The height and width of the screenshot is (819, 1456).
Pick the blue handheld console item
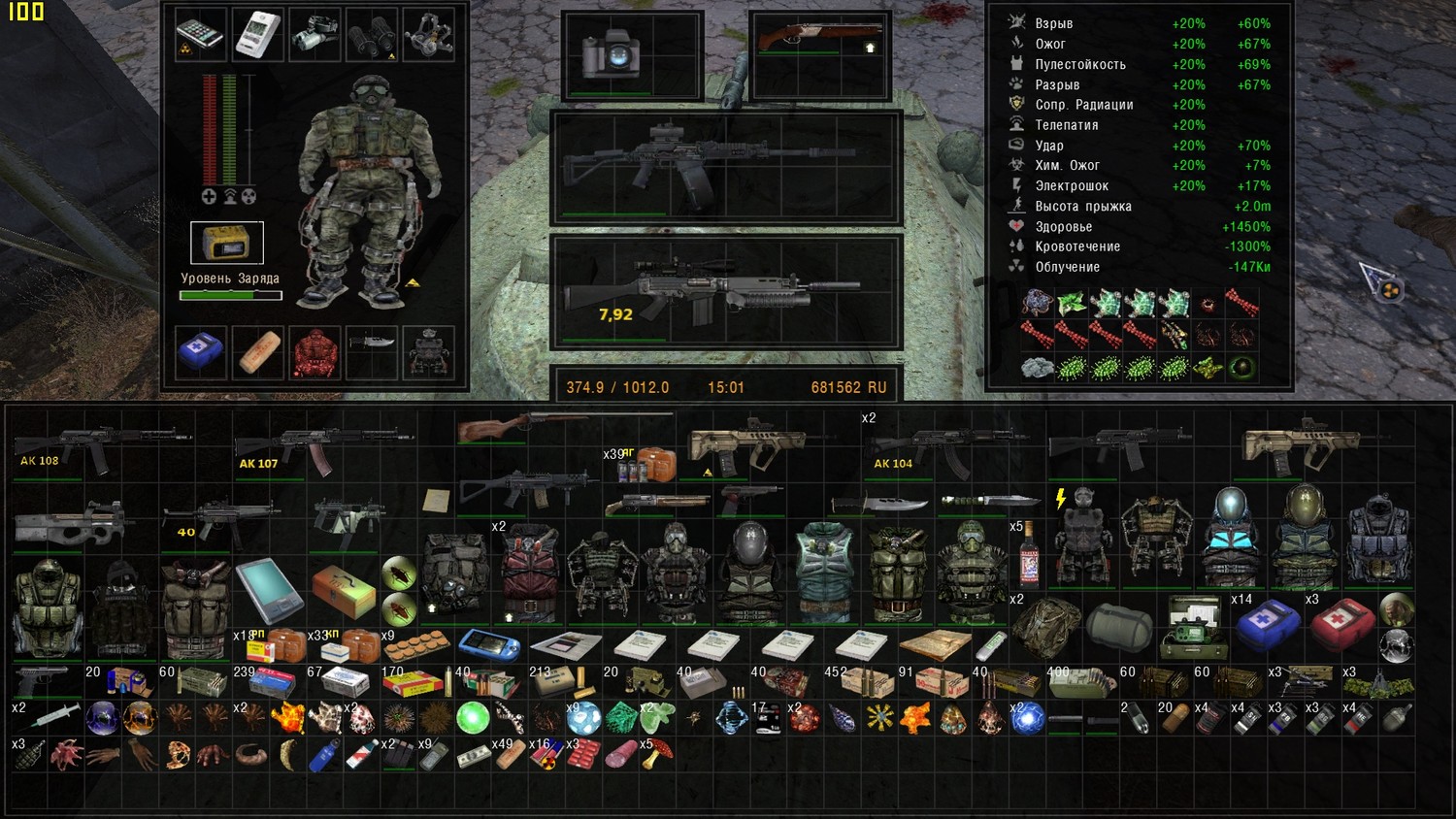point(488,643)
